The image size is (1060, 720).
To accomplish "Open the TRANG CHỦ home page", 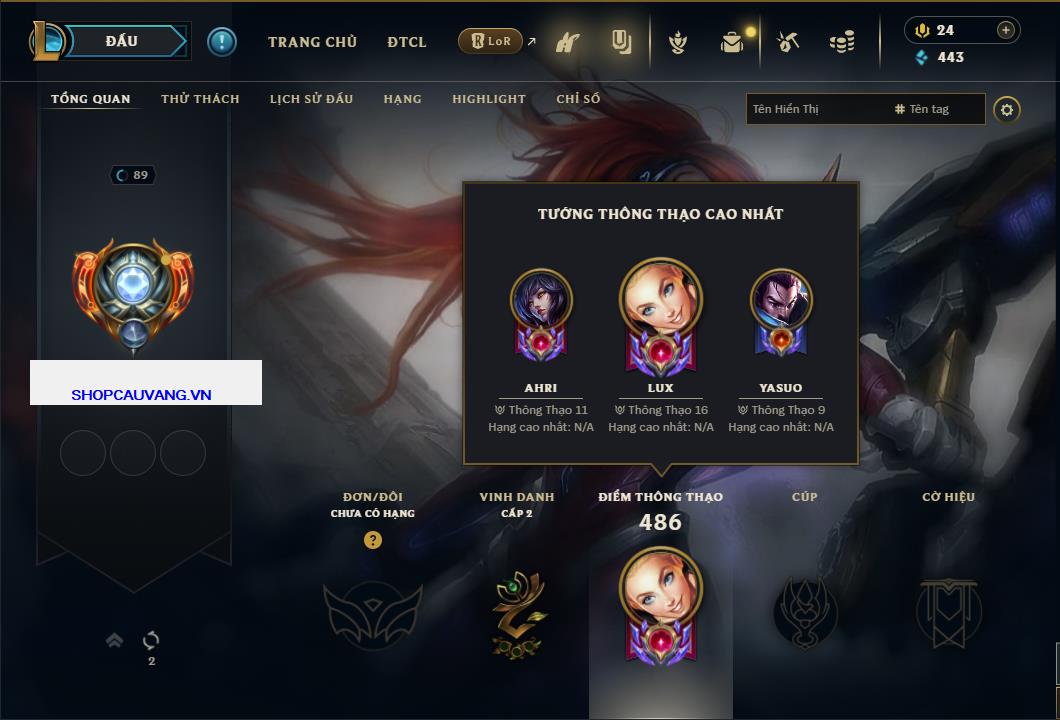I will 312,42.
